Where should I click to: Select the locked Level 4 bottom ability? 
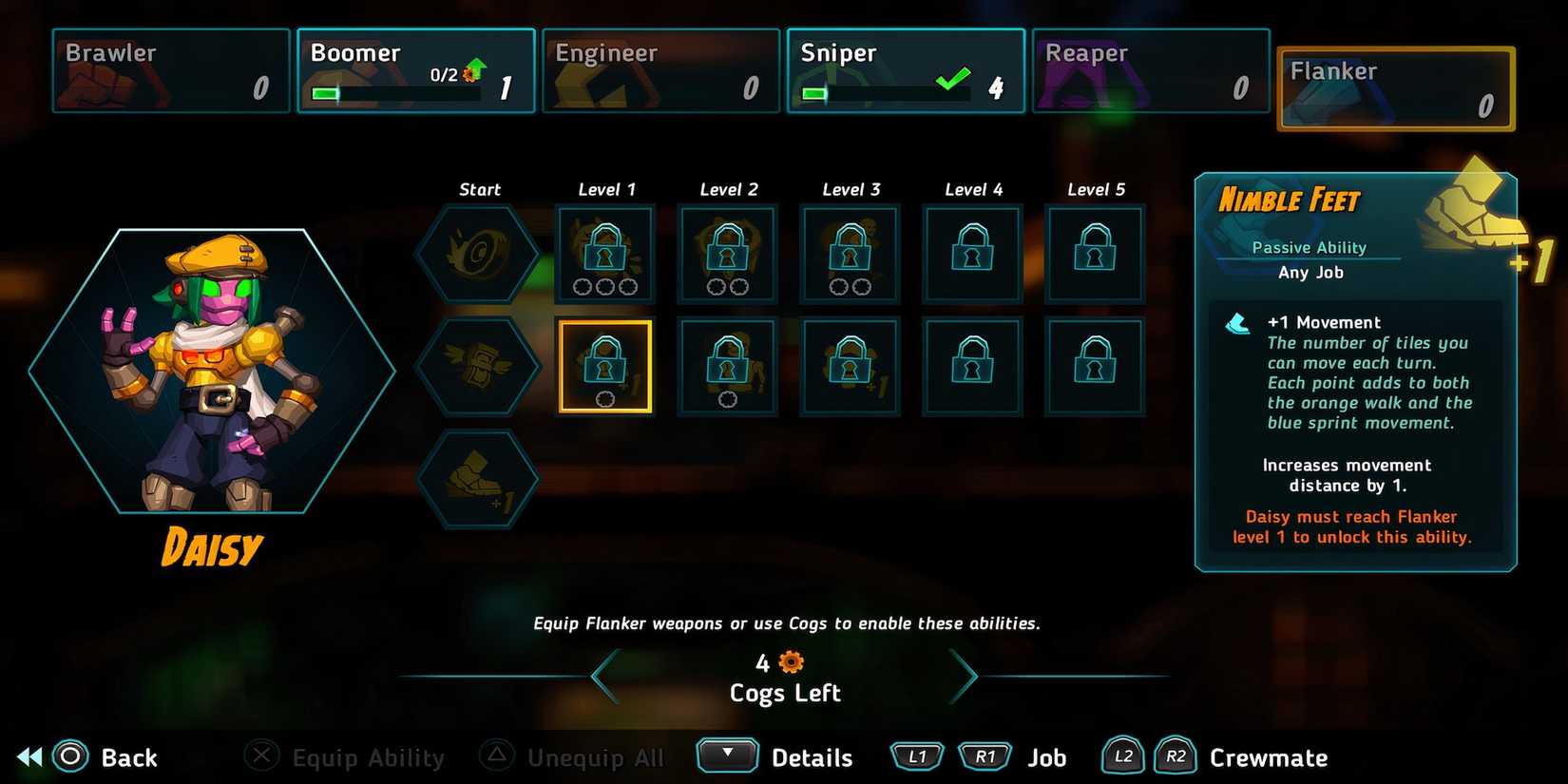[971, 366]
